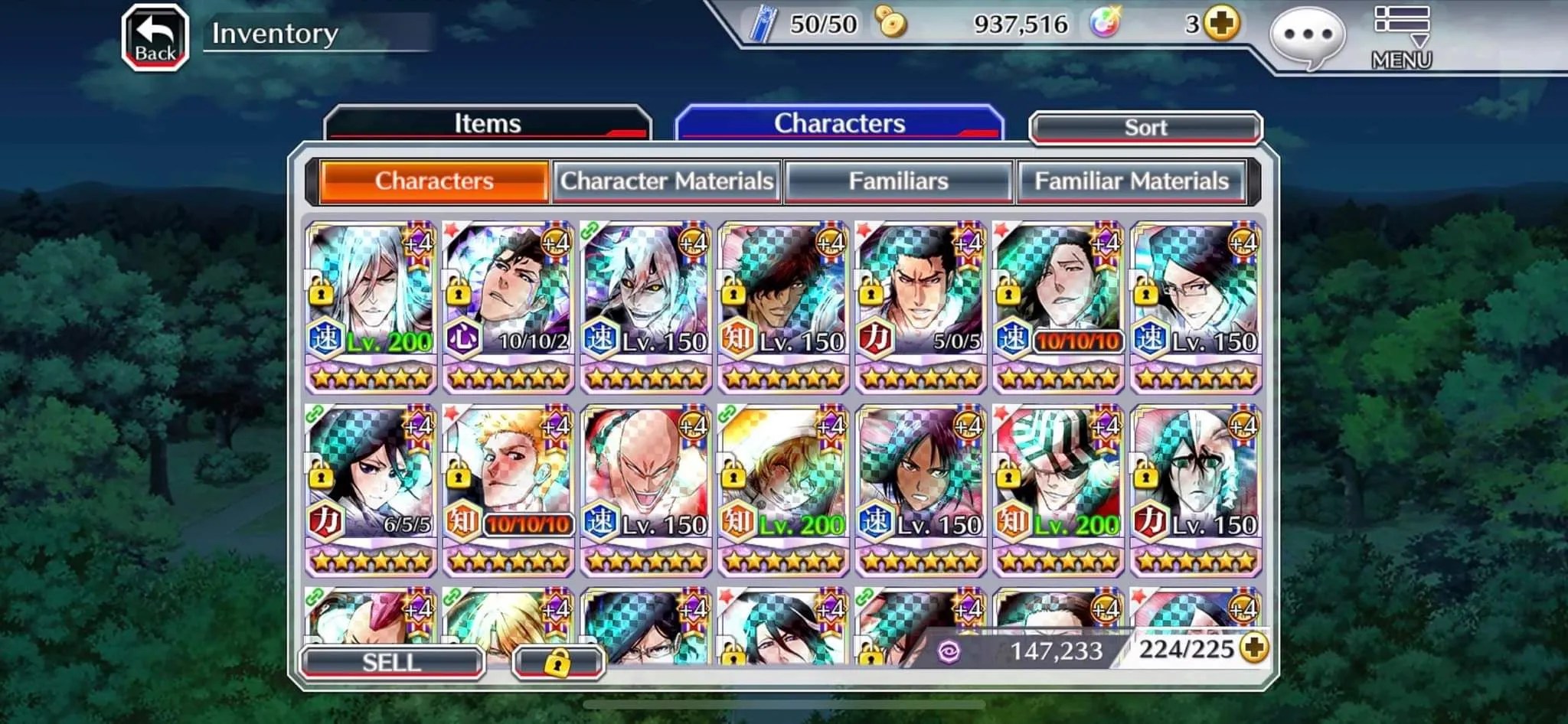This screenshot has width=1568, height=724.
Task: Select the horned white hollow Lv. 150 card
Action: [646, 306]
